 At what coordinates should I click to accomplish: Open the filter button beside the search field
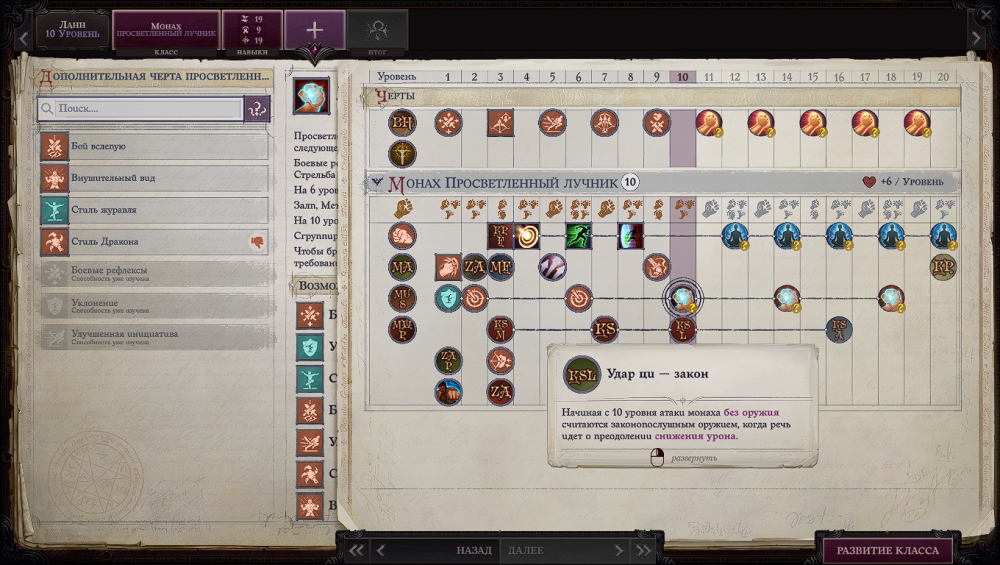(x=257, y=108)
